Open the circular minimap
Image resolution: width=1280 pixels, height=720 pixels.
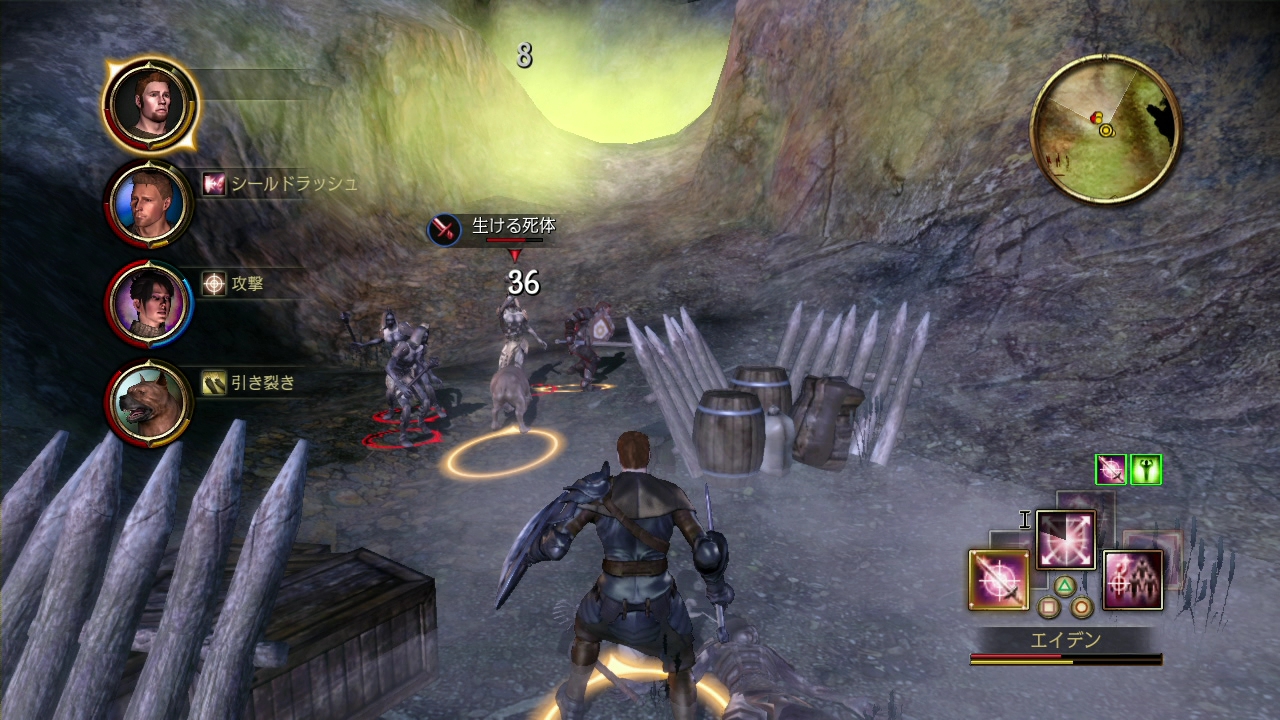coord(1105,129)
